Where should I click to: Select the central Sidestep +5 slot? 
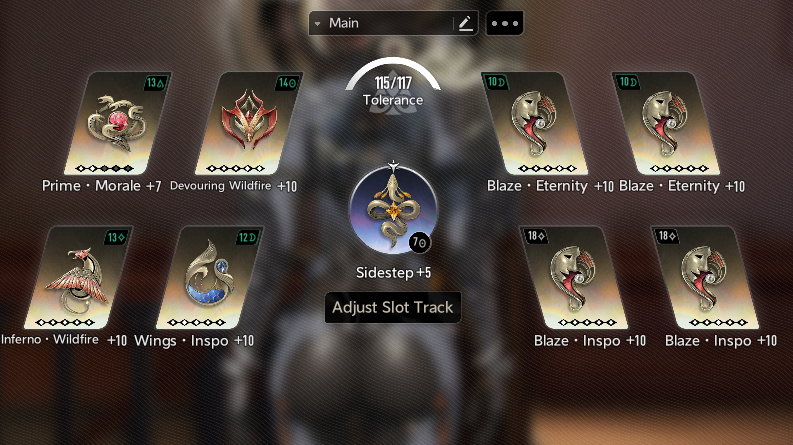393,209
